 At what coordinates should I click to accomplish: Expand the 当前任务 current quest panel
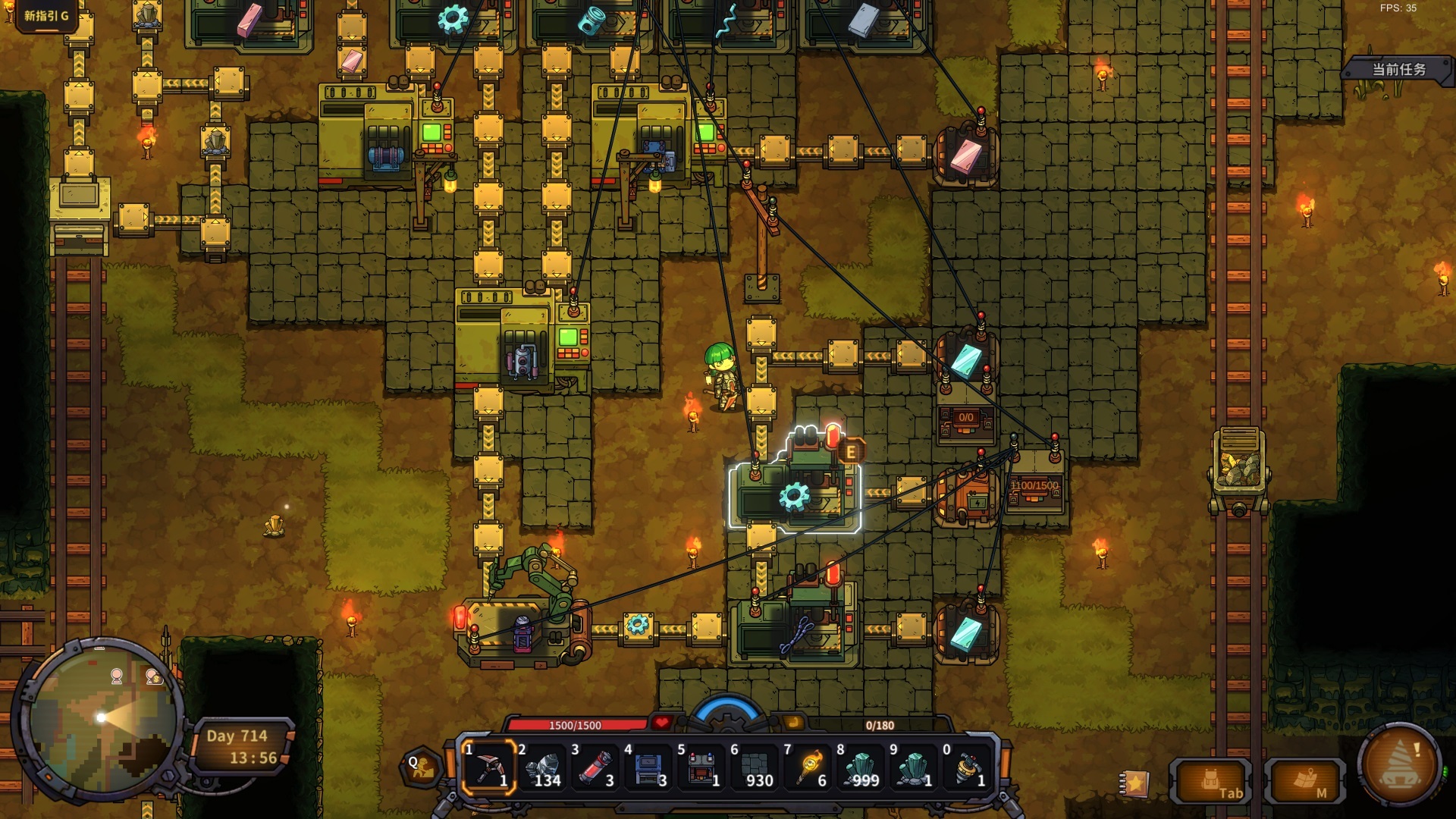1399,70
